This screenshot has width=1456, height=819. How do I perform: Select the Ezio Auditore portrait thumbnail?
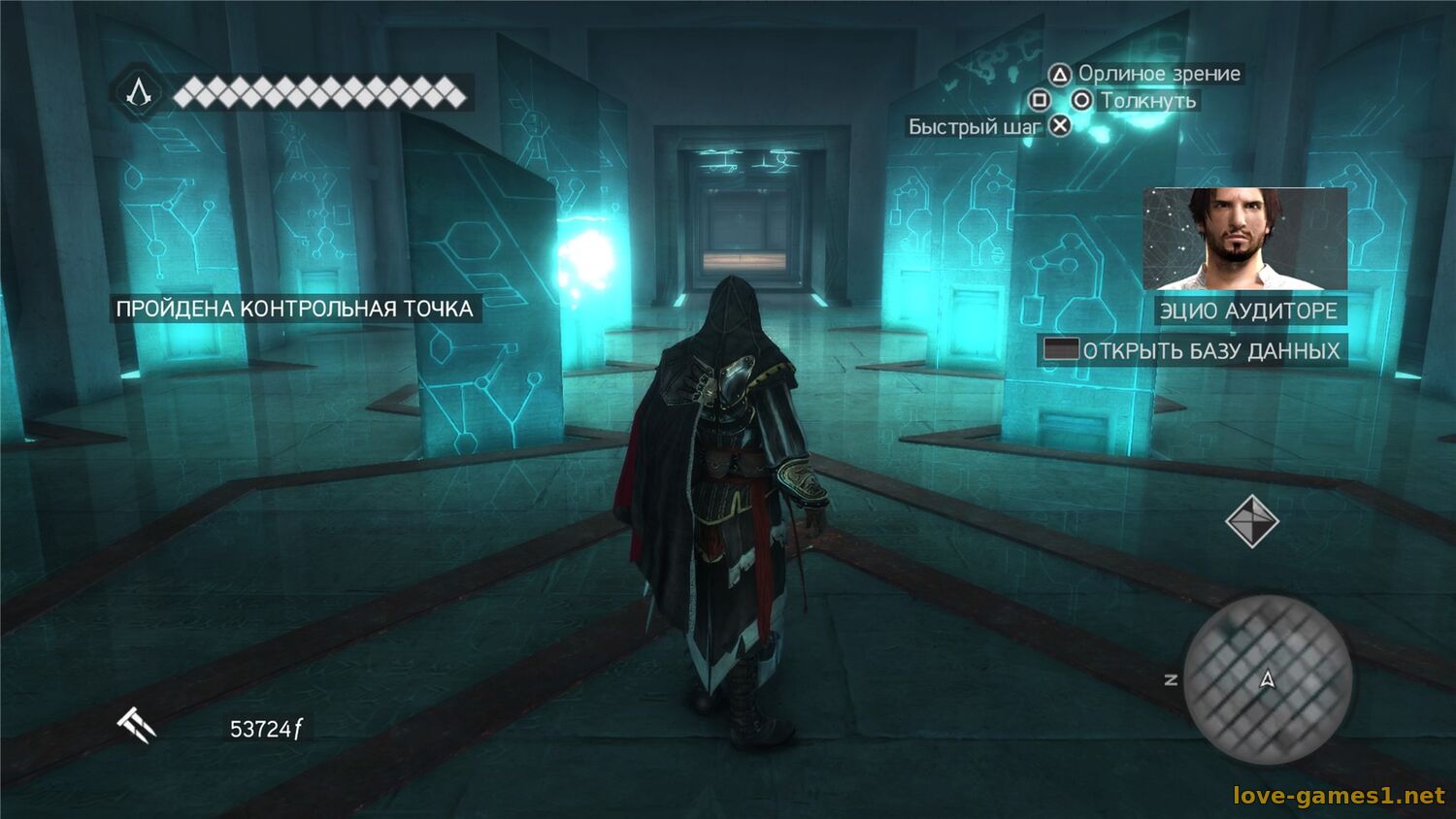tap(1244, 239)
